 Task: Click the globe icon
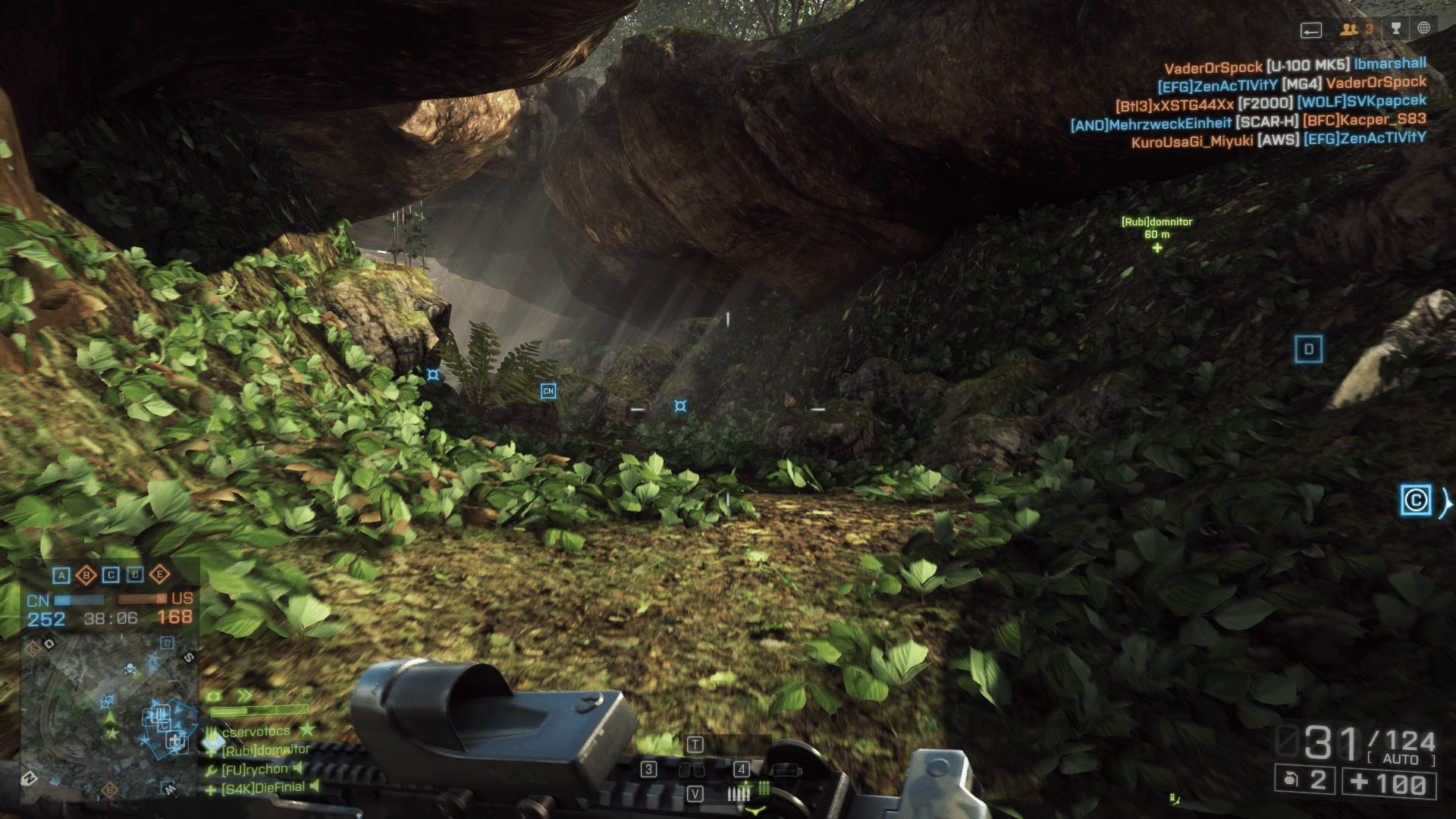[1423, 29]
